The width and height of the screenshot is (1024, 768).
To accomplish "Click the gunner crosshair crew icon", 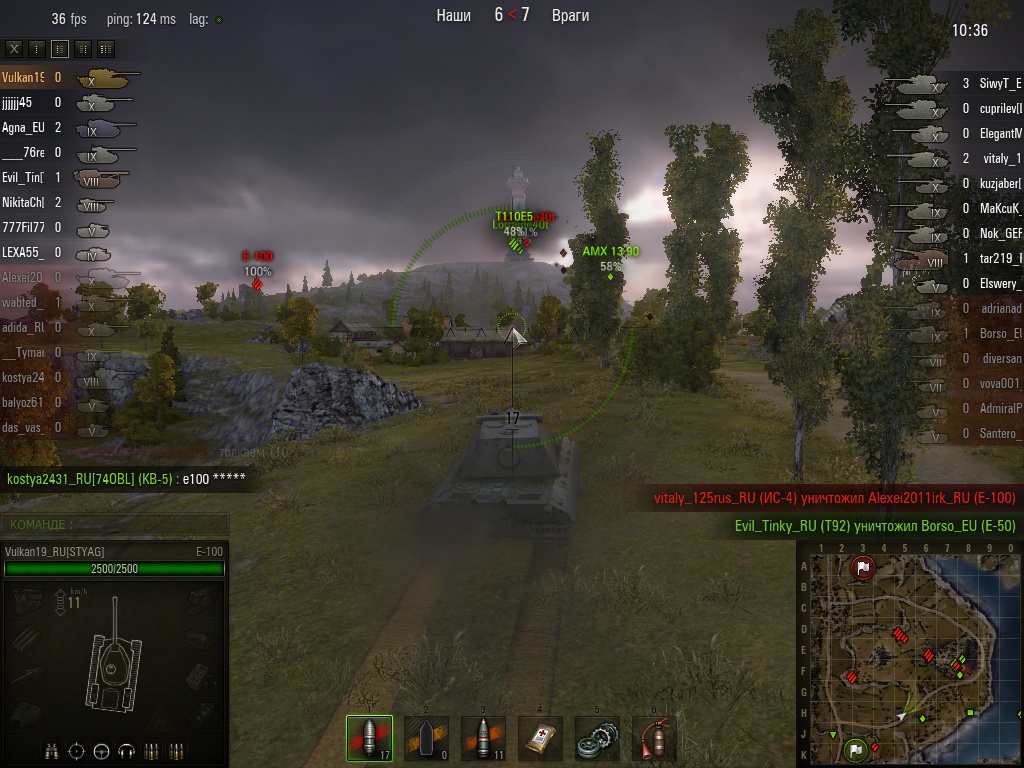I will (77, 750).
